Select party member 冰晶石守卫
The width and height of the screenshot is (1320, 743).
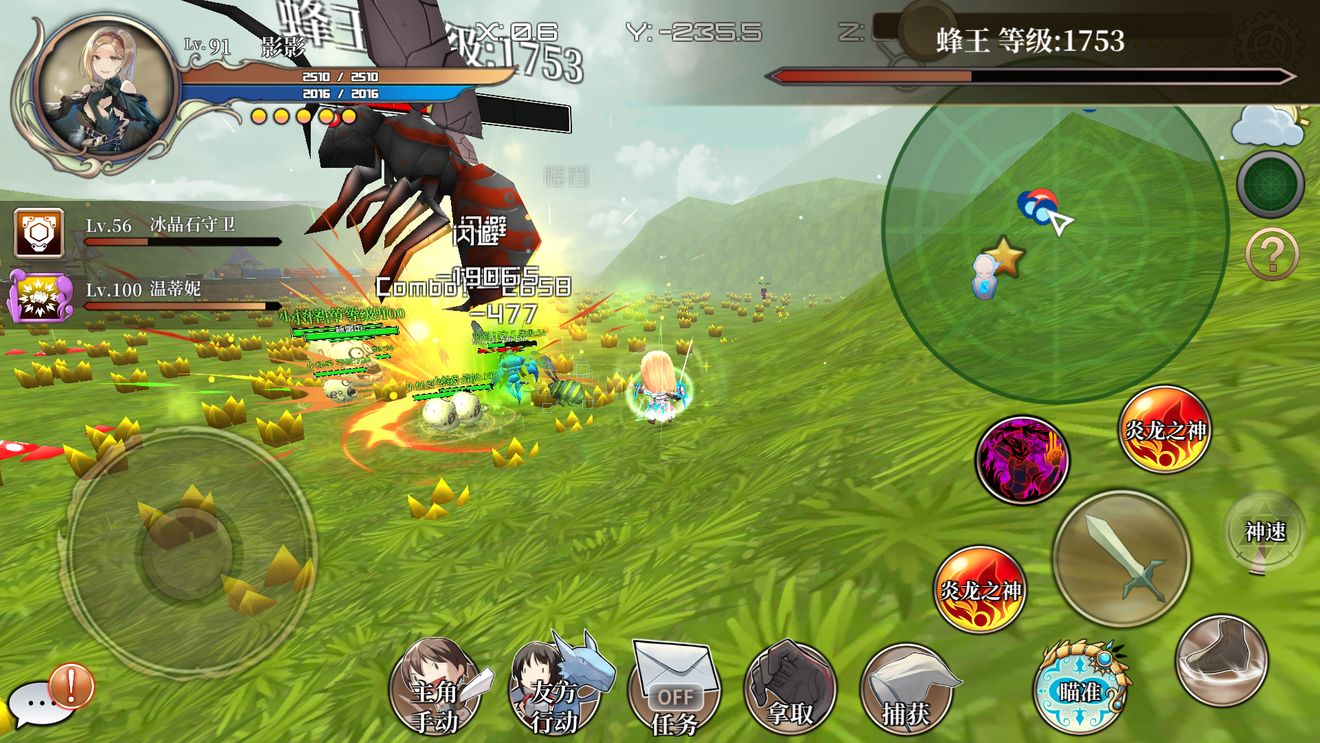[x=38, y=232]
